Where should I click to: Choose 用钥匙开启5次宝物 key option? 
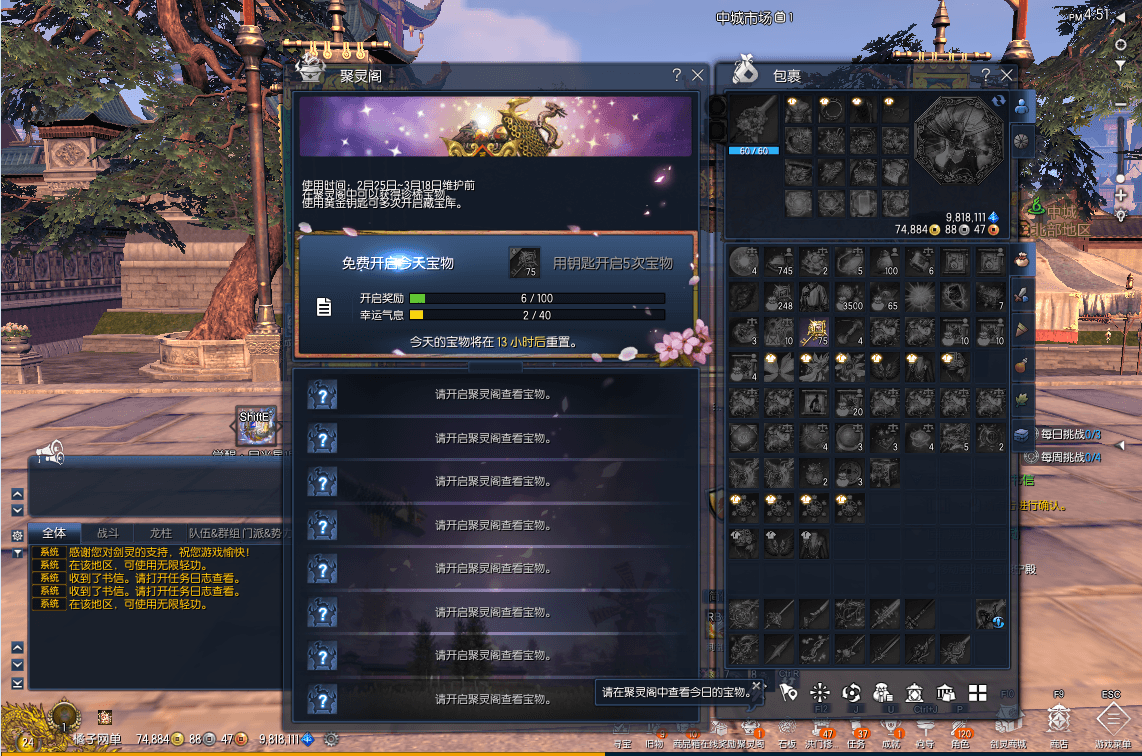(x=612, y=263)
